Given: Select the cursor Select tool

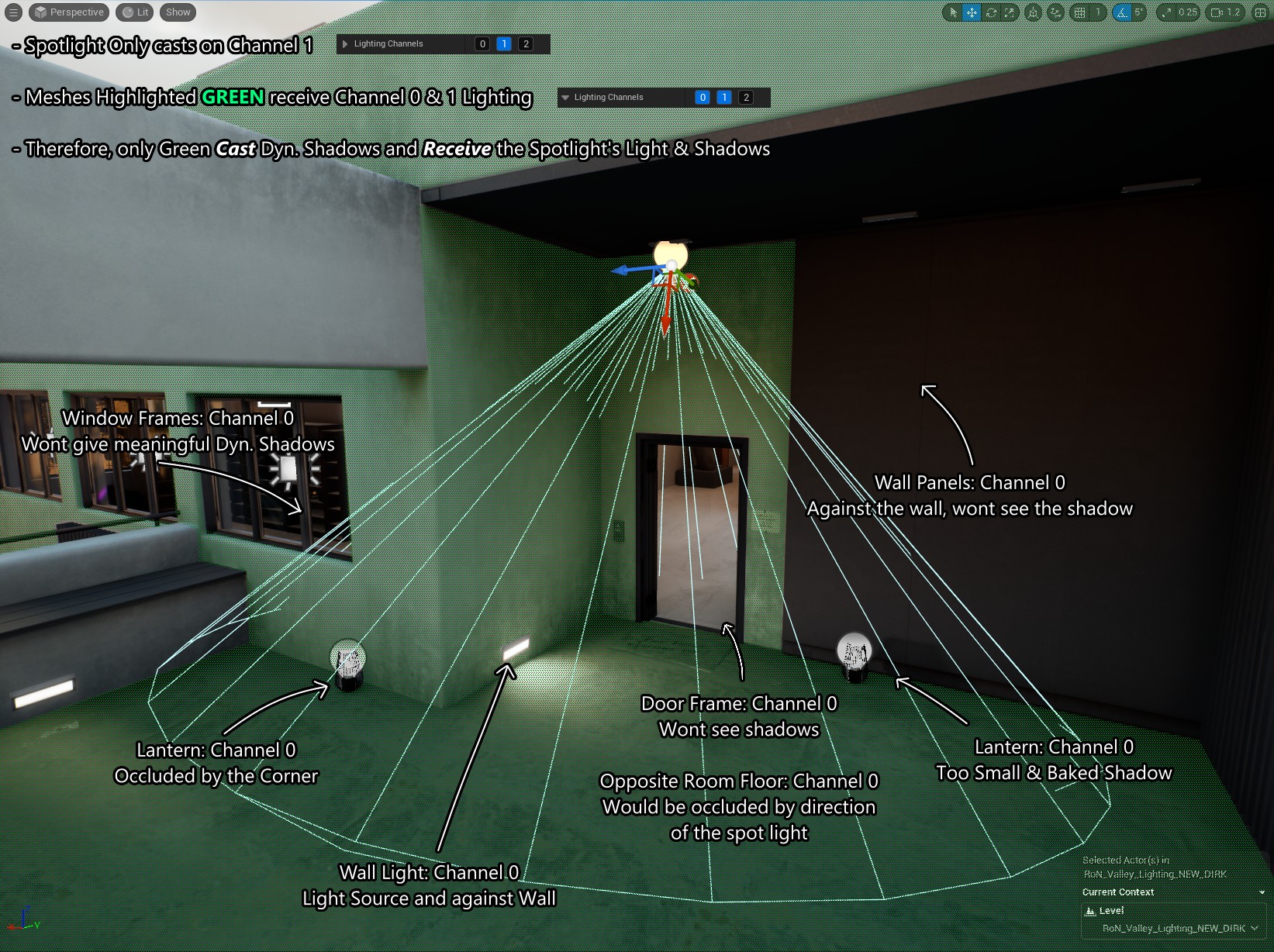Looking at the screenshot, I should (x=954, y=12).
